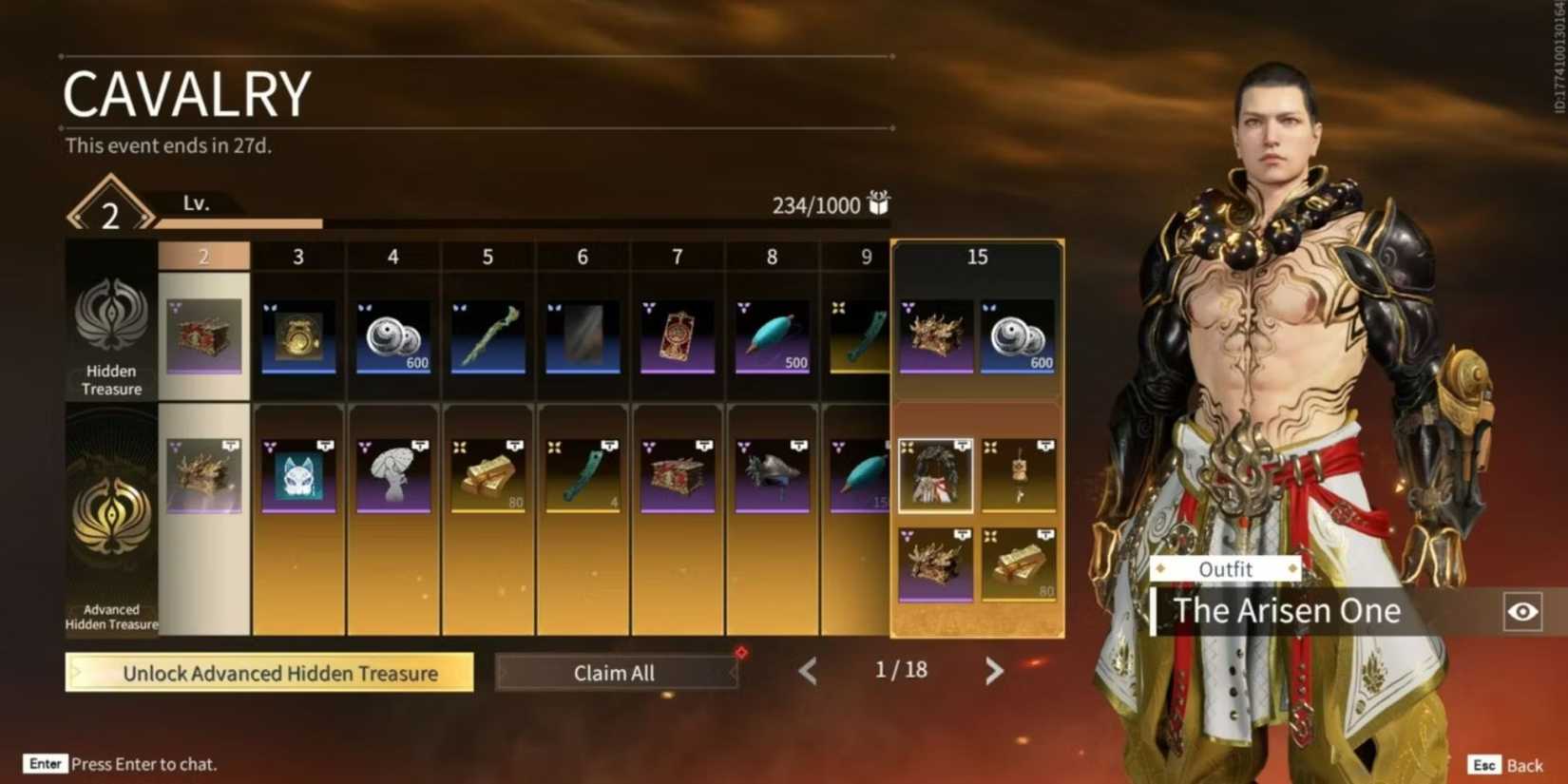
Task: Open the golden treasure chest at level 15
Action: (x=935, y=333)
